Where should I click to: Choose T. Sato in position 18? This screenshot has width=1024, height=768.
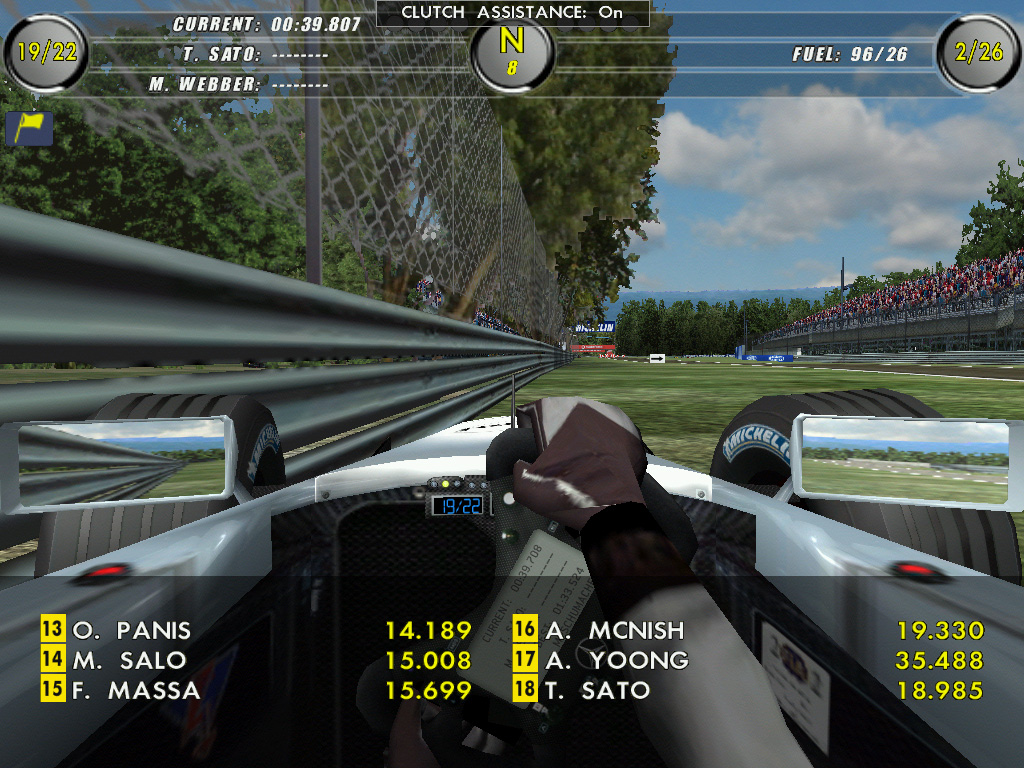click(x=597, y=691)
